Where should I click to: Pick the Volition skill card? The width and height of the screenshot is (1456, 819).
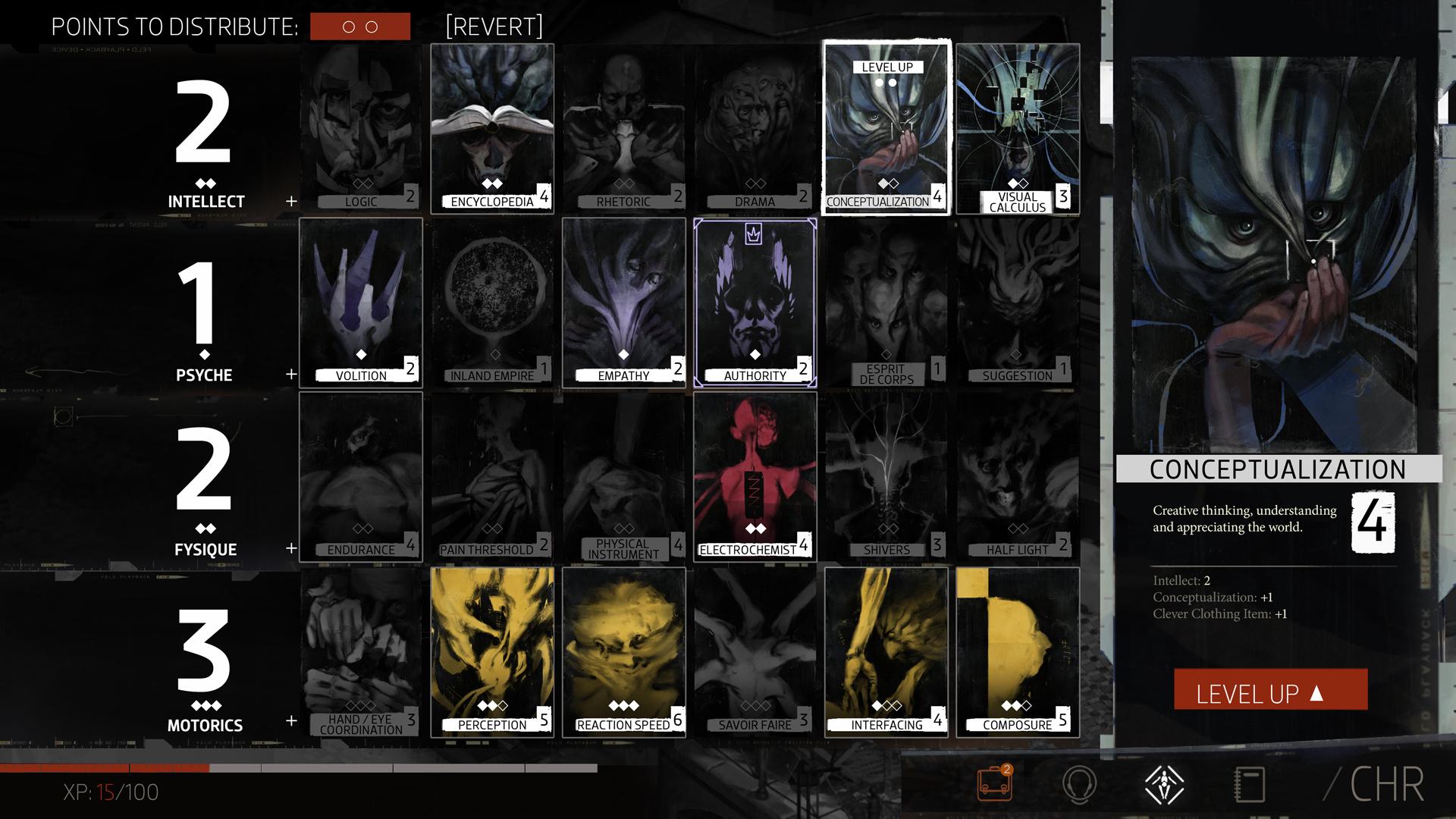pyautogui.click(x=361, y=303)
